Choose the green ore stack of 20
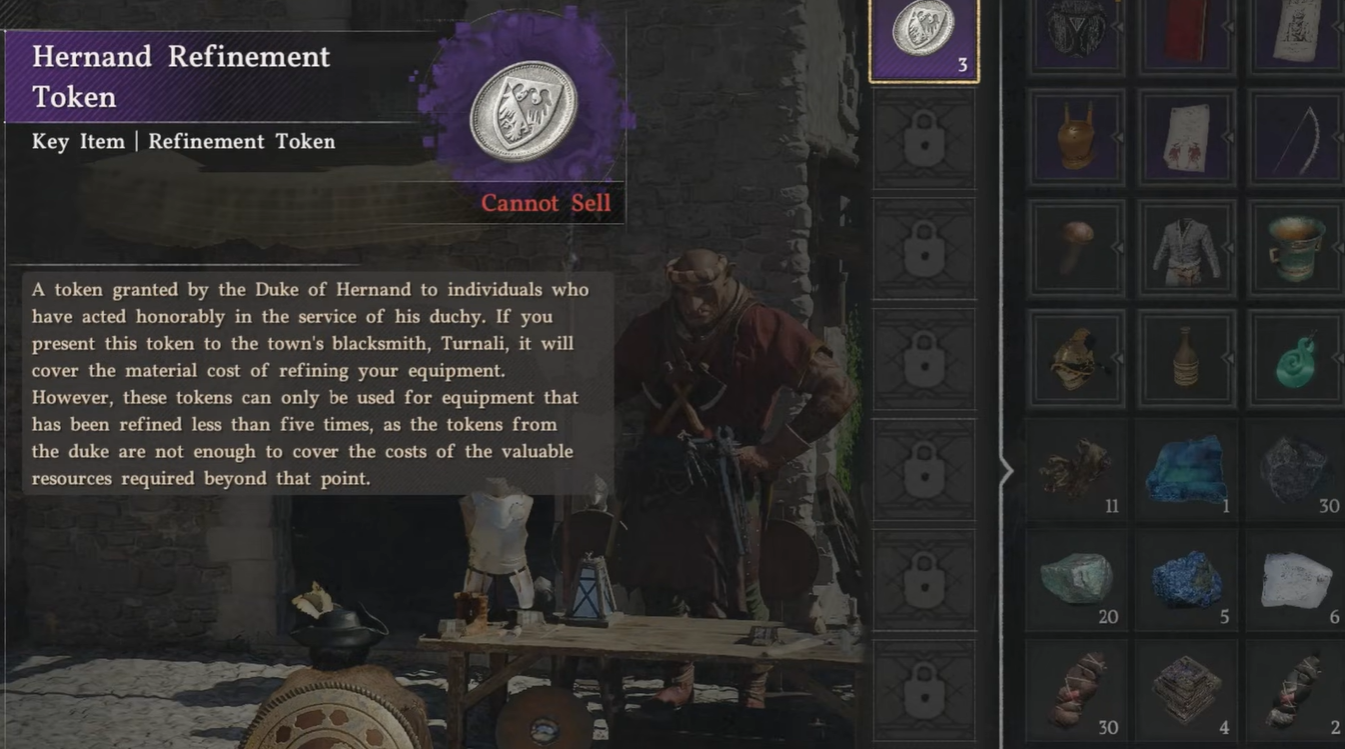Screen dimensions: 1345x749 click(x=1077, y=579)
